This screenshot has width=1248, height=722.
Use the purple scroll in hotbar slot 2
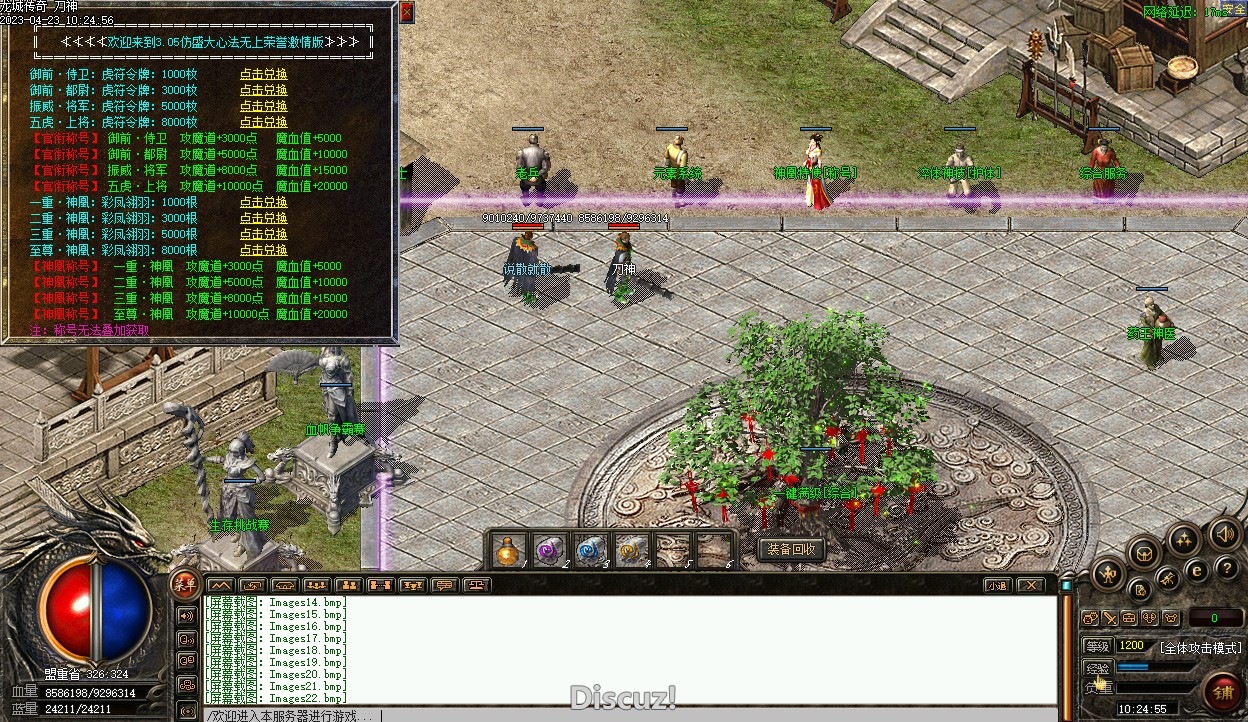click(549, 550)
